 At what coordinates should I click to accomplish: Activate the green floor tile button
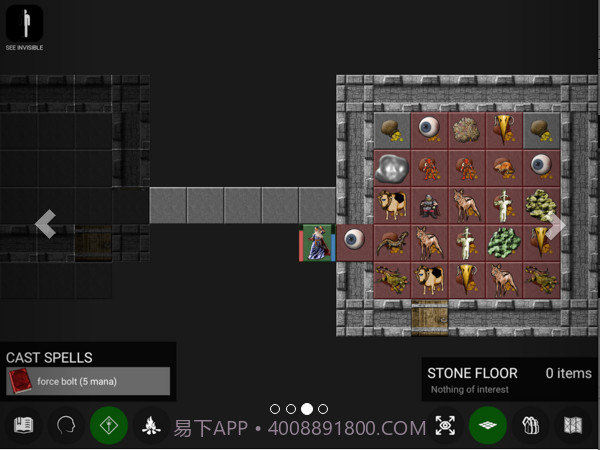488,425
